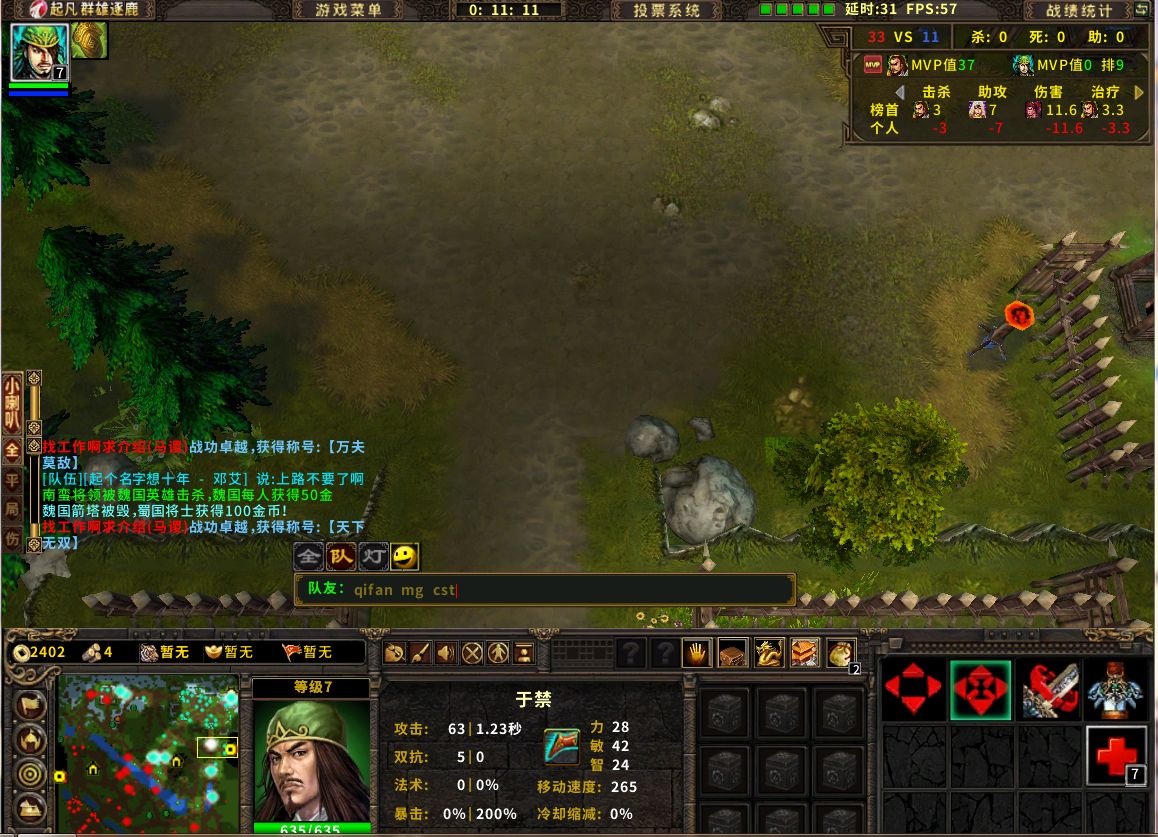
Task: Open the red cross skill upgrade button
Action: 1116,756
